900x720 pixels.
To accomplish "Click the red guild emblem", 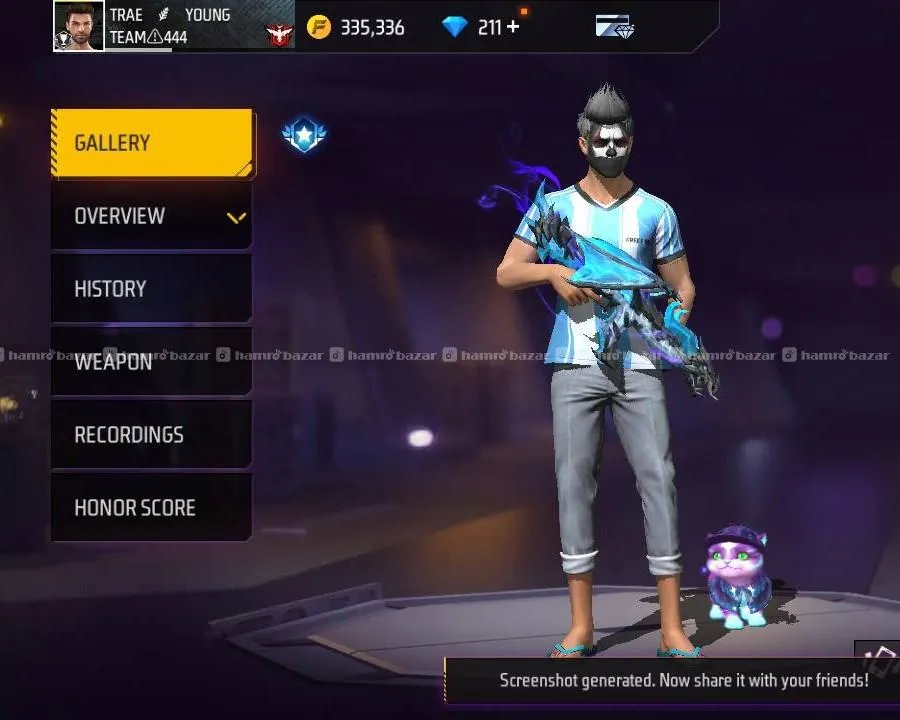I will click(278, 36).
